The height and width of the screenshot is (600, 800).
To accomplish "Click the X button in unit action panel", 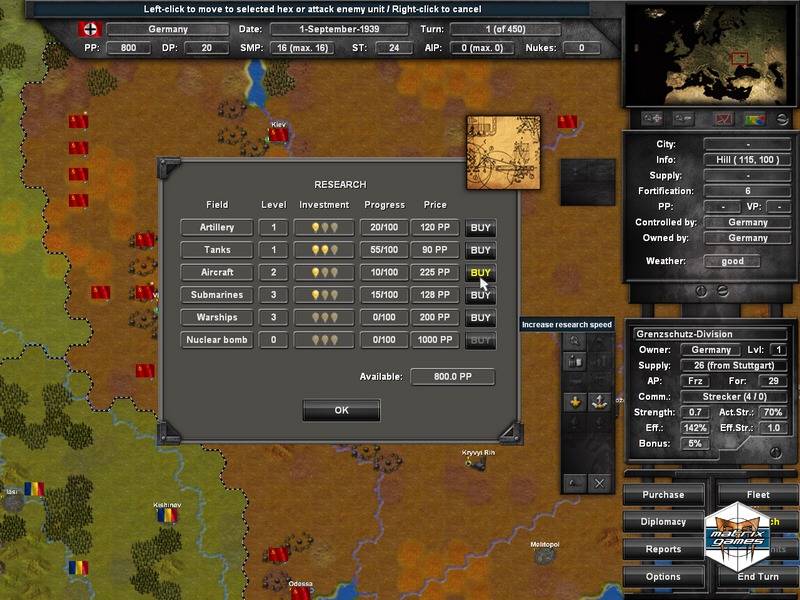I will tap(600, 483).
